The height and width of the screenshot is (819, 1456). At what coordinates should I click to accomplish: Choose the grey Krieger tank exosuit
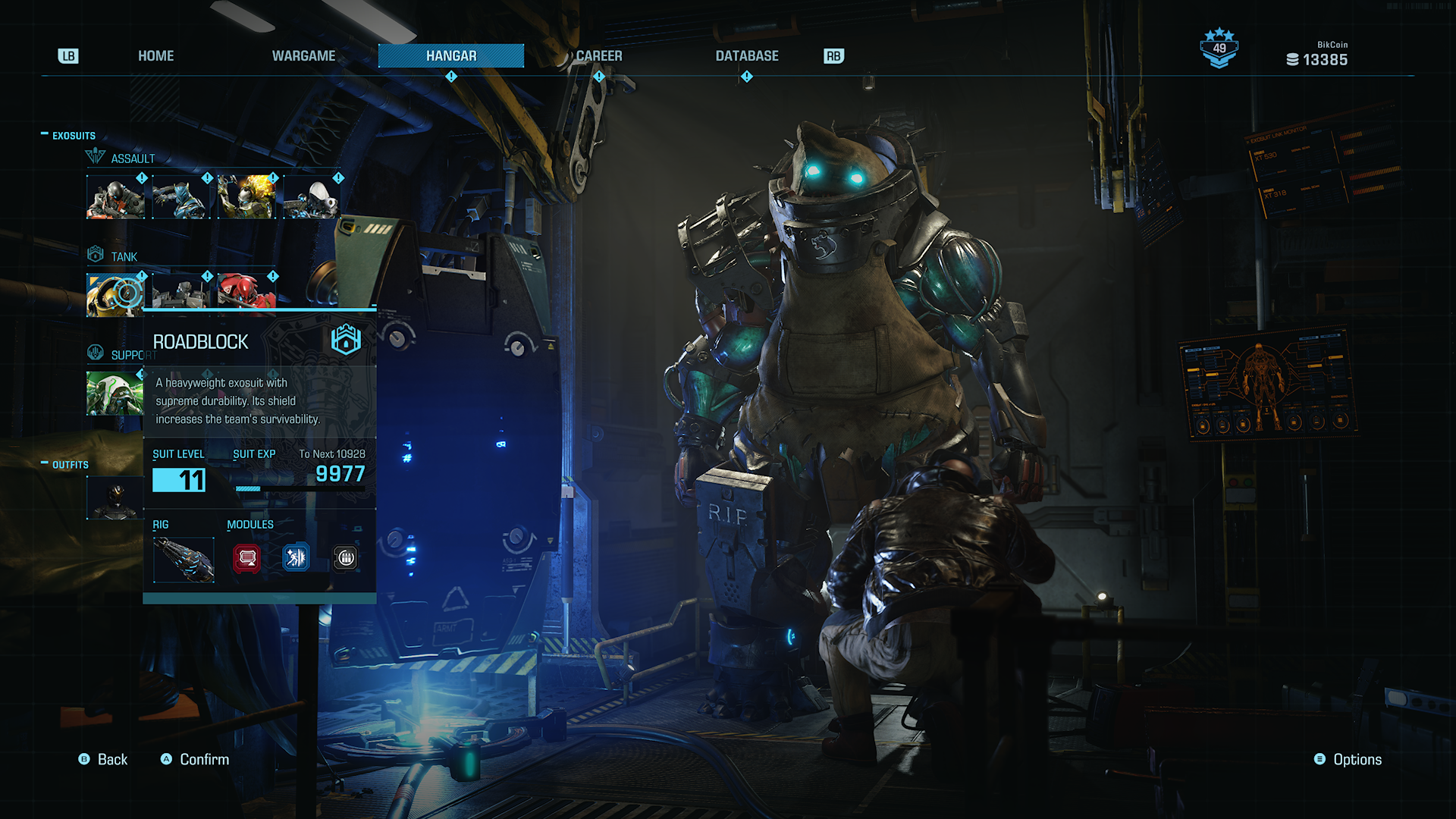point(181,291)
